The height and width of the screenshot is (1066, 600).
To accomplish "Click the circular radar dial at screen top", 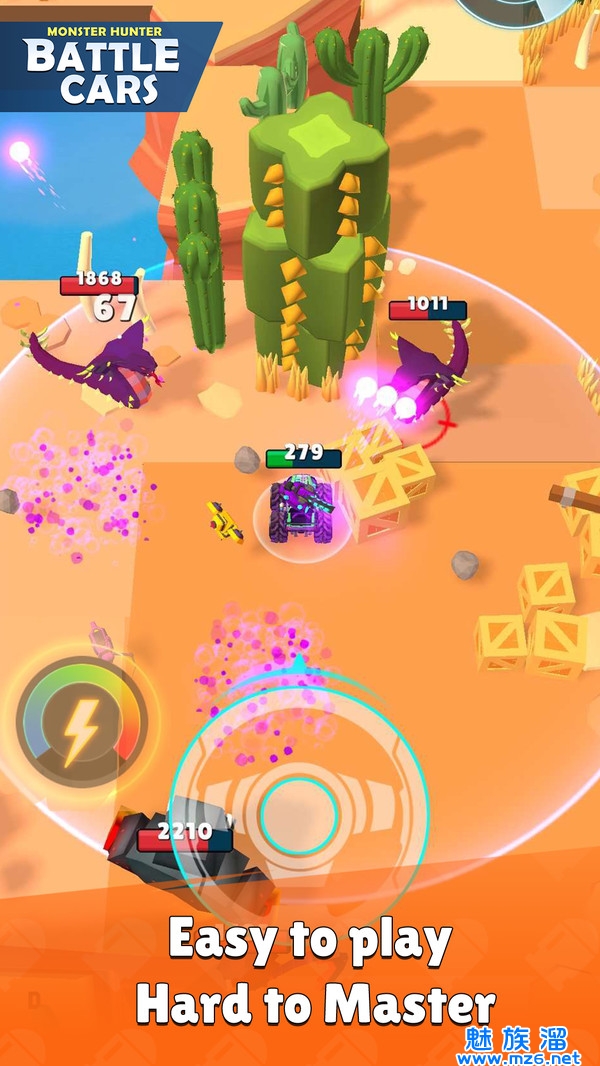I will click(x=513, y=10).
